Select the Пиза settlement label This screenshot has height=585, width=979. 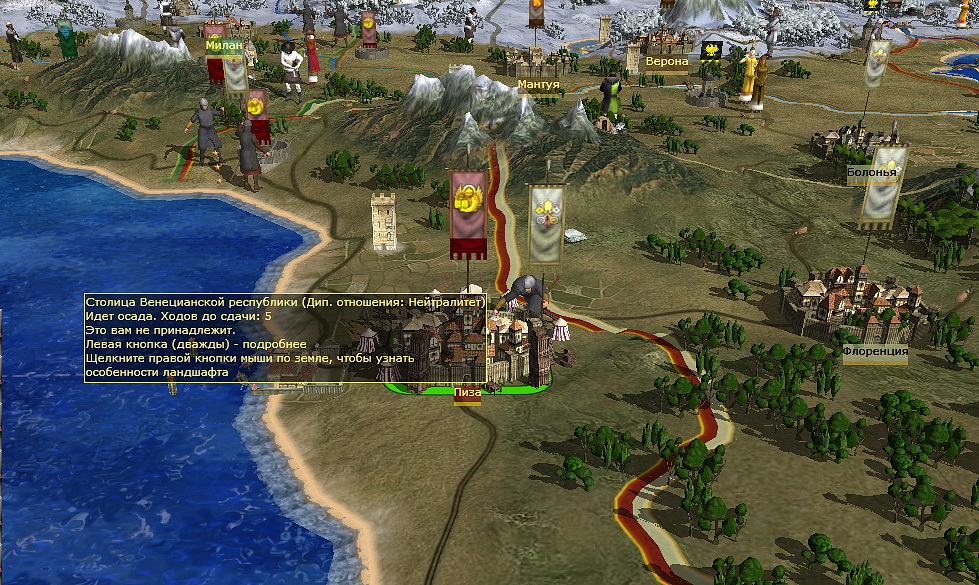coord(467,394)
